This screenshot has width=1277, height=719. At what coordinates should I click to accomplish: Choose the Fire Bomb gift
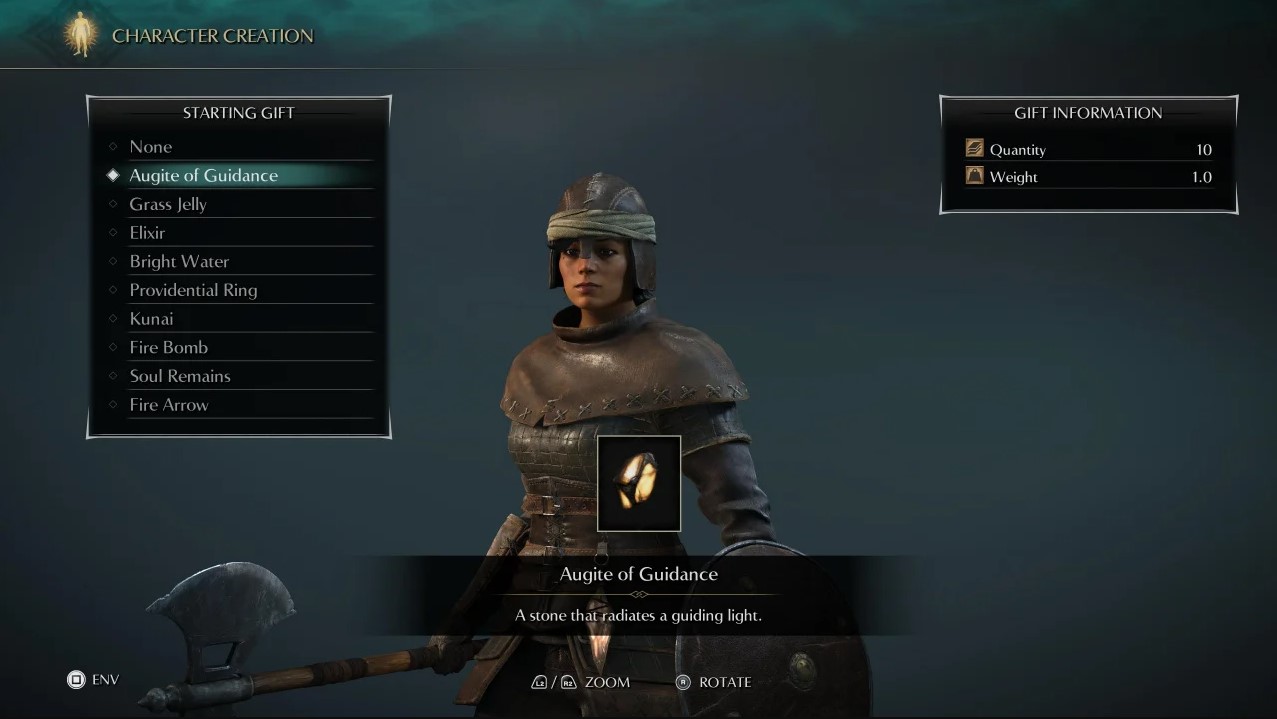(168, 348)
